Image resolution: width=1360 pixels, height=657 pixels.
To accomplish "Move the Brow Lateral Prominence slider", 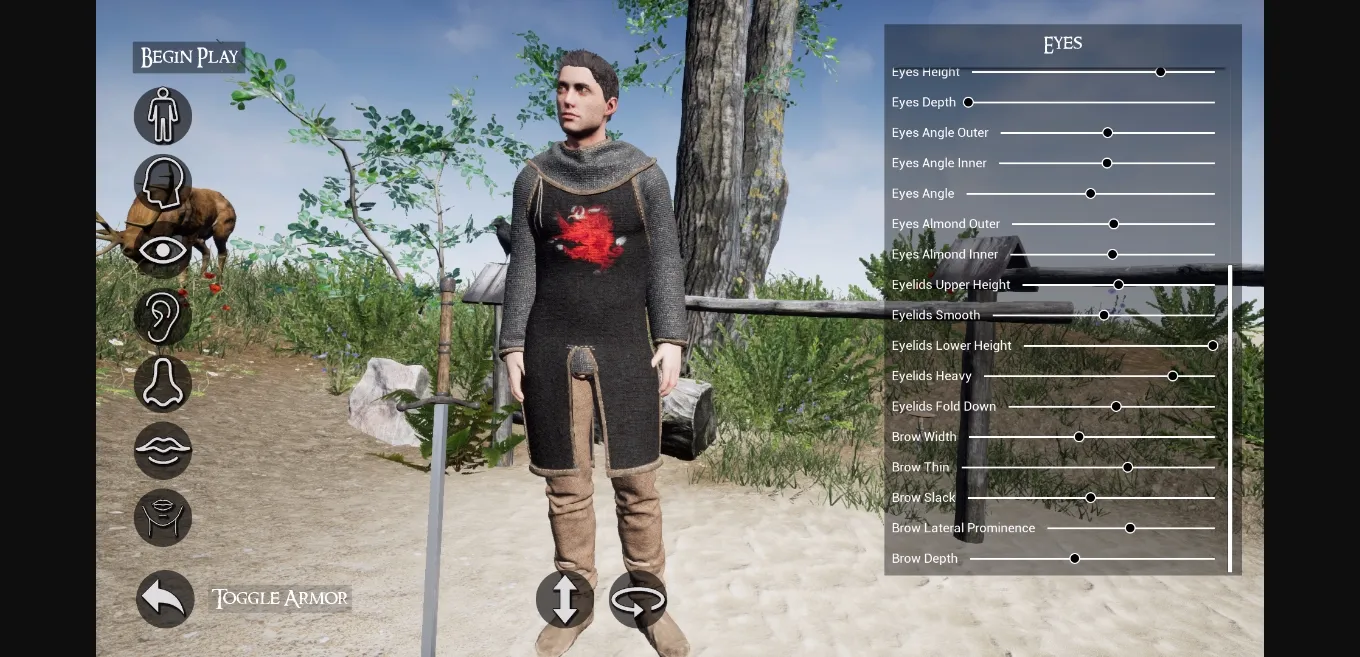I will 1130,528.
